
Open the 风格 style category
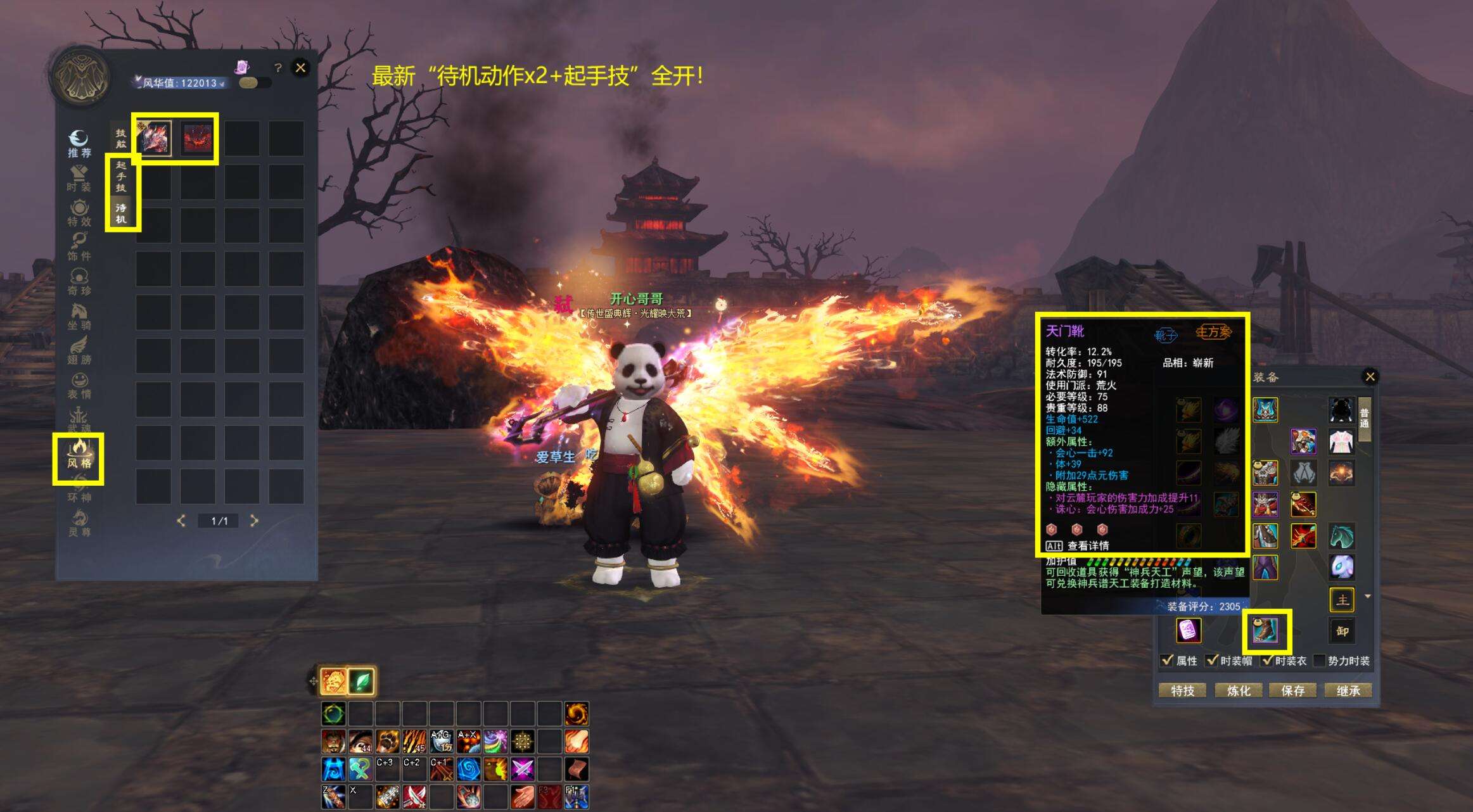pyautogui.click(x=79, y=454)
